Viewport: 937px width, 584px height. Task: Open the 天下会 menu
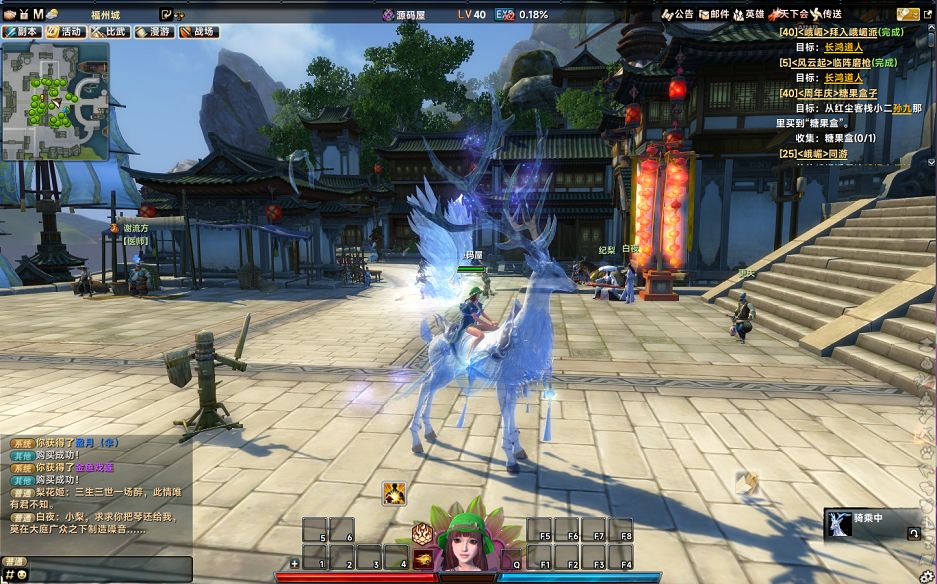pos(788,14)
